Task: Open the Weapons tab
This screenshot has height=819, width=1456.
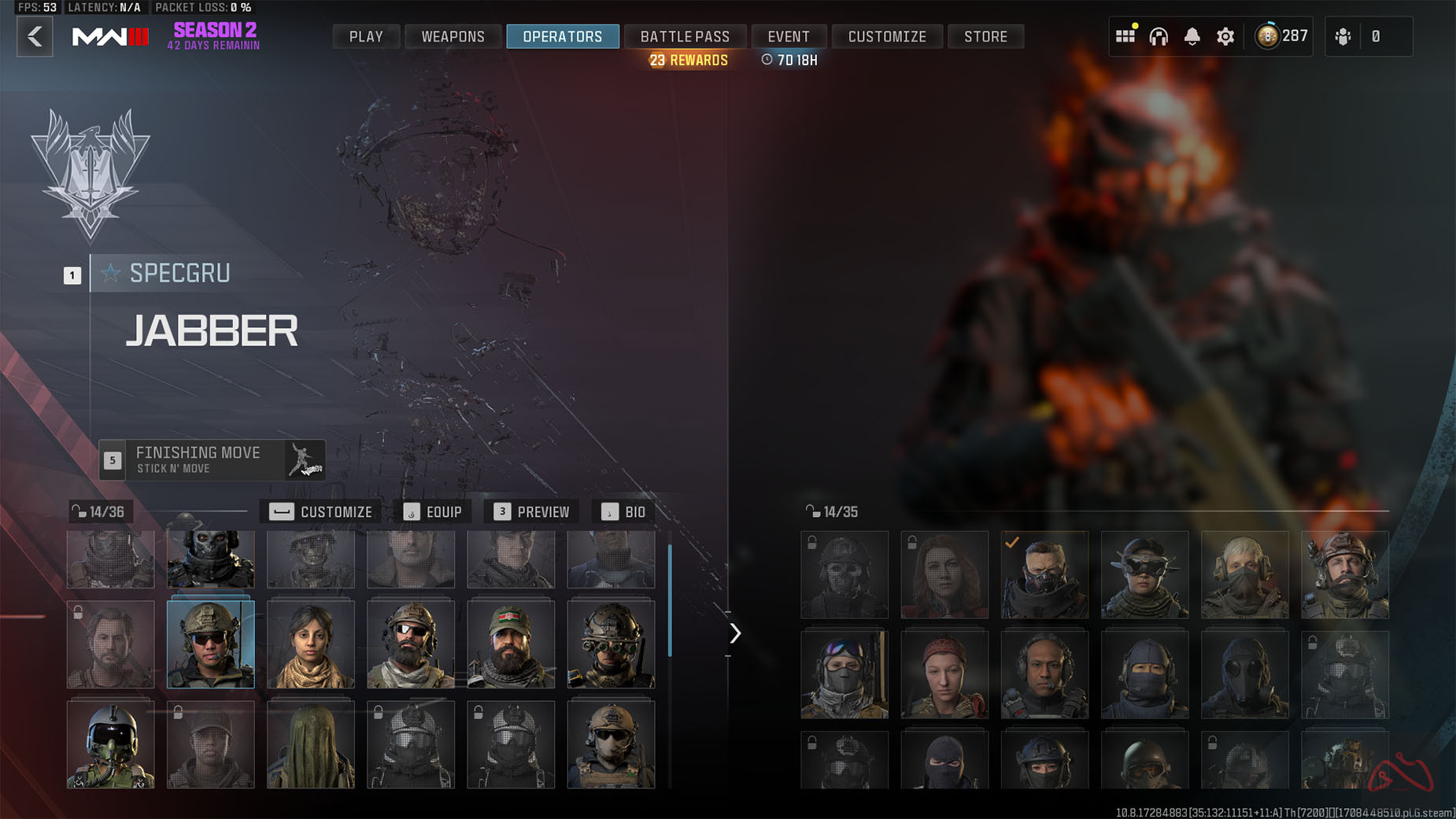Action: (x=453, y=36)
